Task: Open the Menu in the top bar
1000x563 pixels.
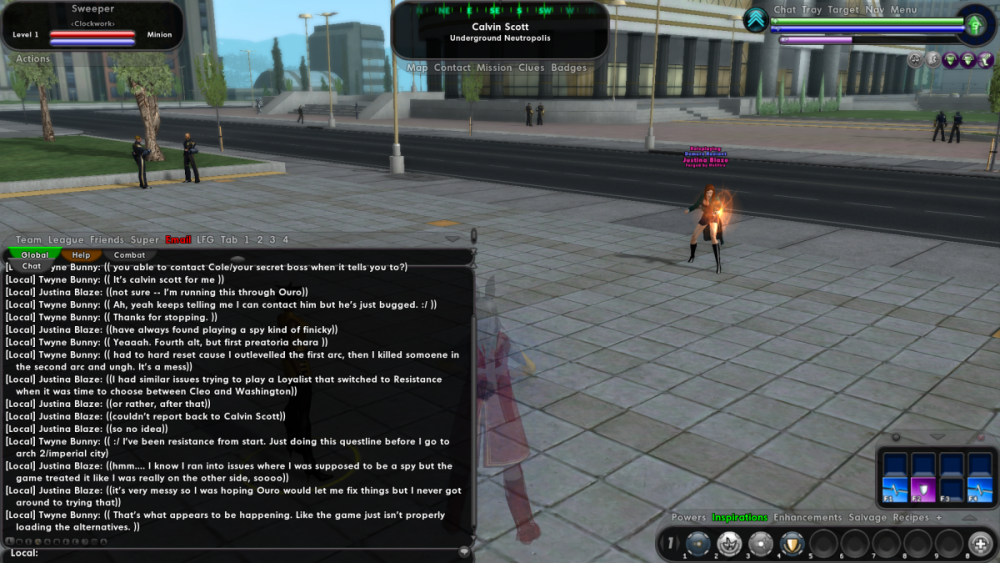Action: (x=903, y=10)
